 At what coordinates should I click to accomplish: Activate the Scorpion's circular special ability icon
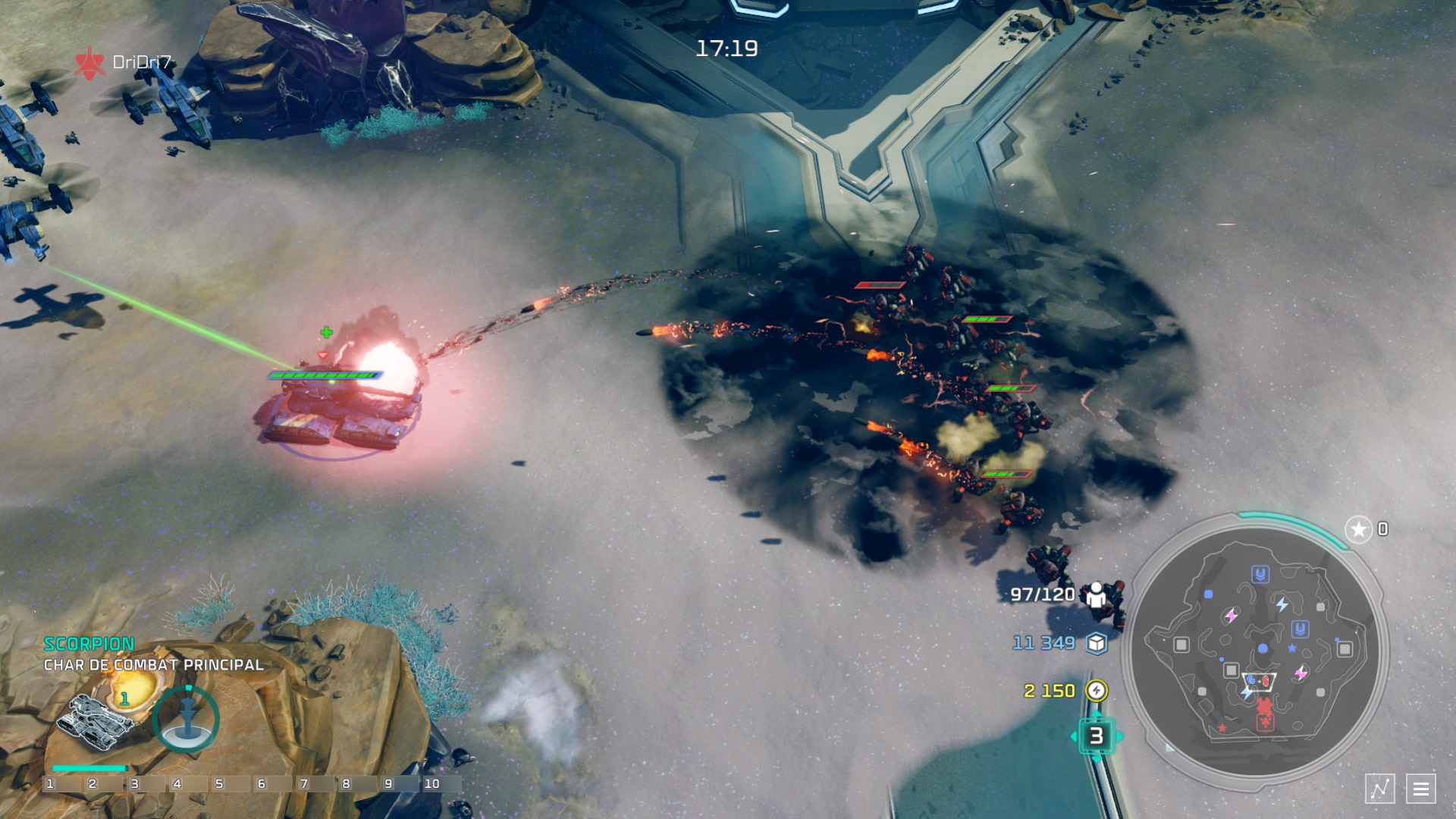(x=187, y=718)
